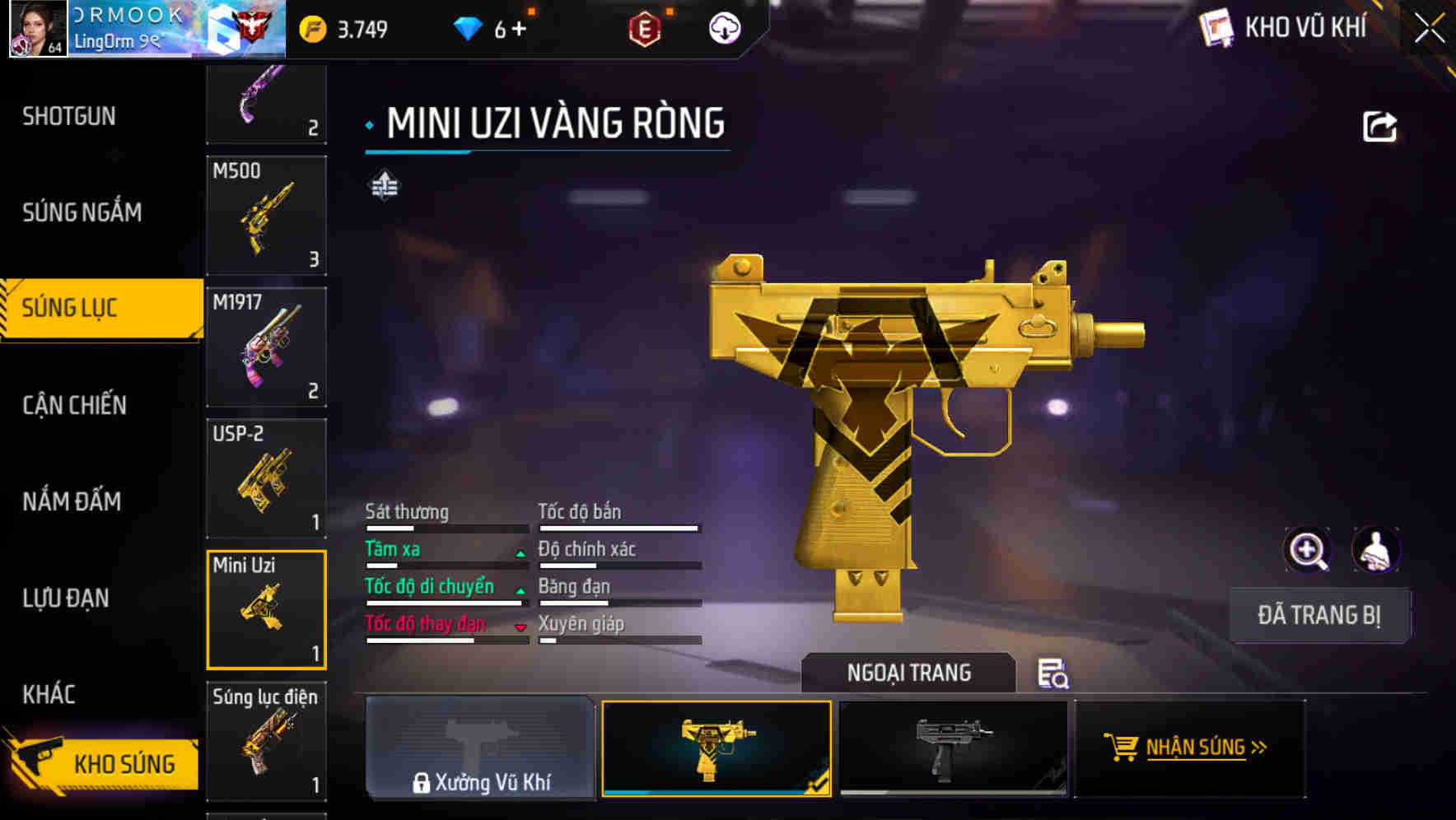Open the Shotgun weapon category

tap(70, 116)
